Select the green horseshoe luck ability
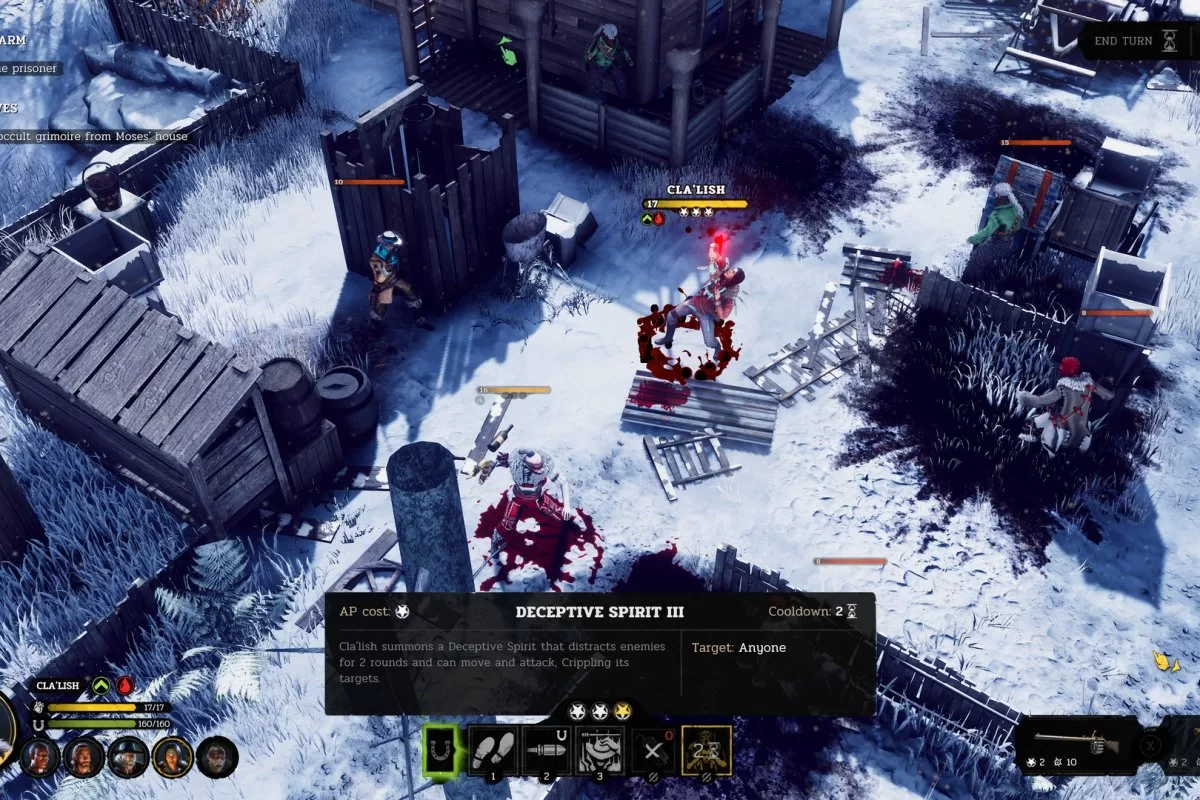 (x=439, y=749)
